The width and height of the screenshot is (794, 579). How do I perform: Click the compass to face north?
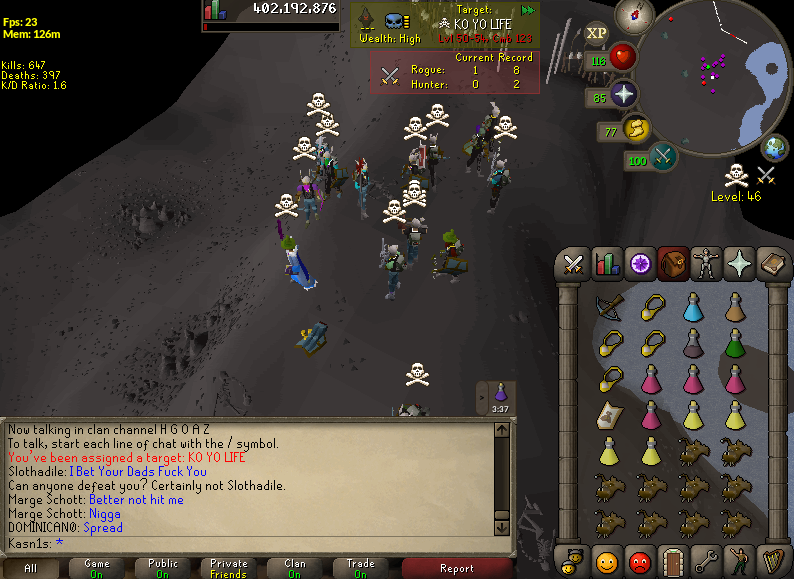636,15
